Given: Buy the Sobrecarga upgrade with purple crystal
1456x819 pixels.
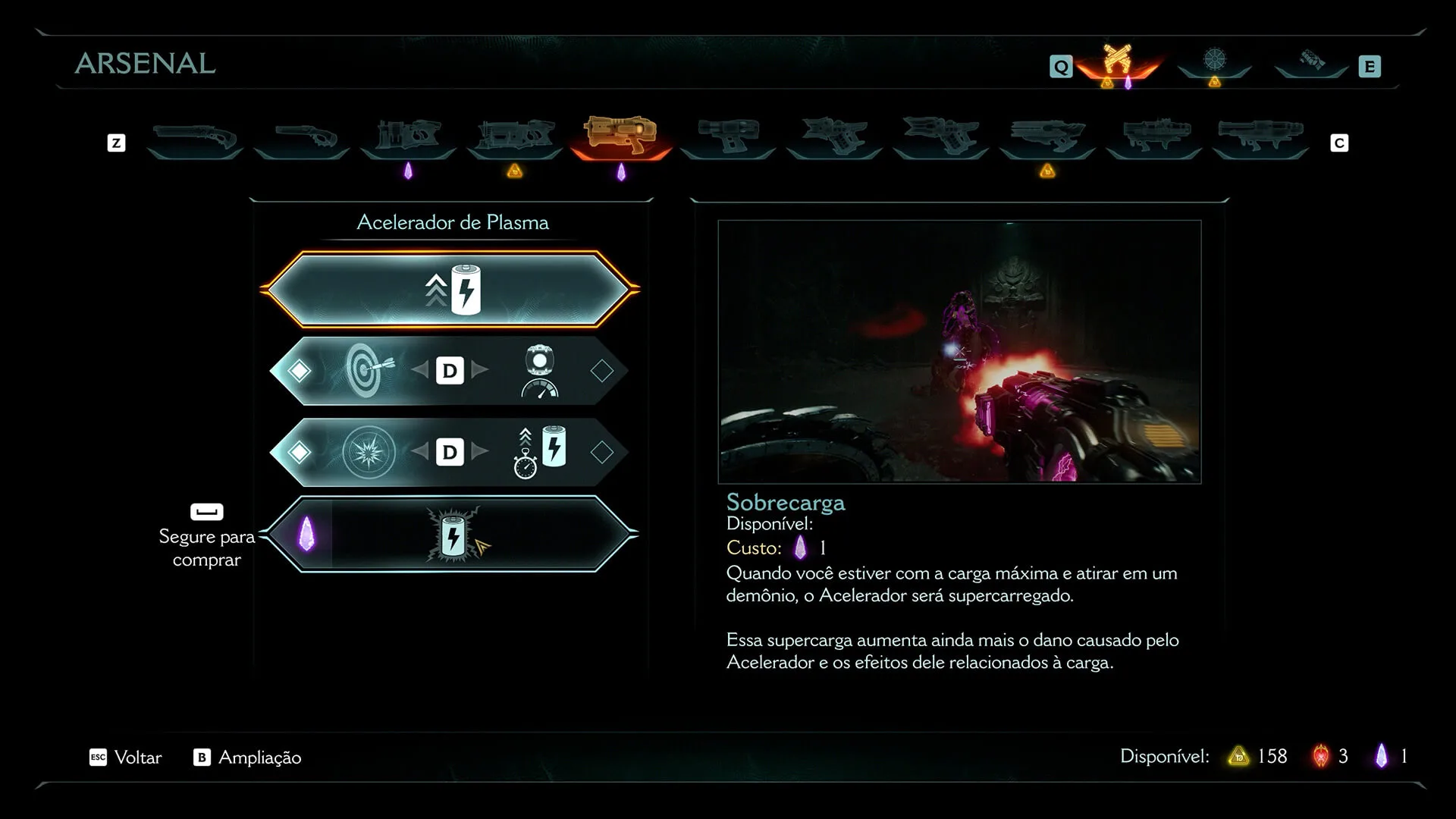Looking at the screenshot, I should pyautogui.click(x=452, y=535).
